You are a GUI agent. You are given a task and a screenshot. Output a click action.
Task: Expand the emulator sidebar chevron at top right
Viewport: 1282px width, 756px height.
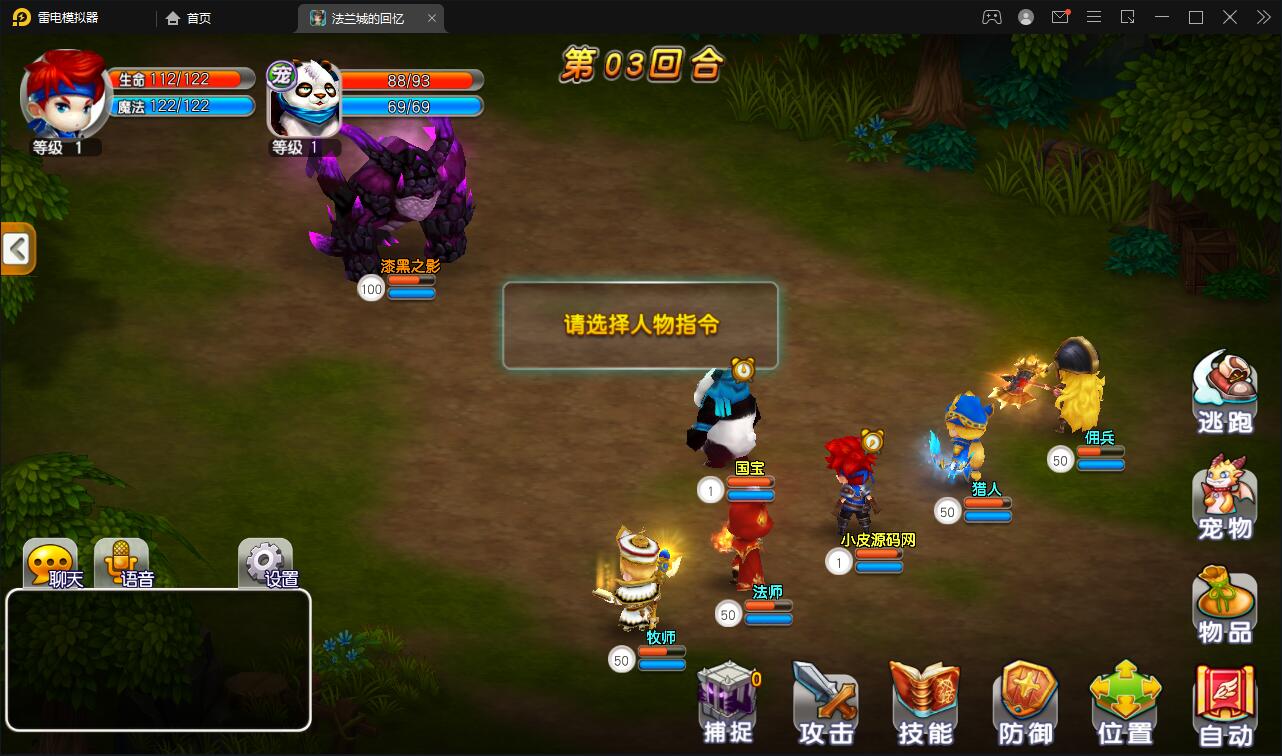pos(1262,17)
